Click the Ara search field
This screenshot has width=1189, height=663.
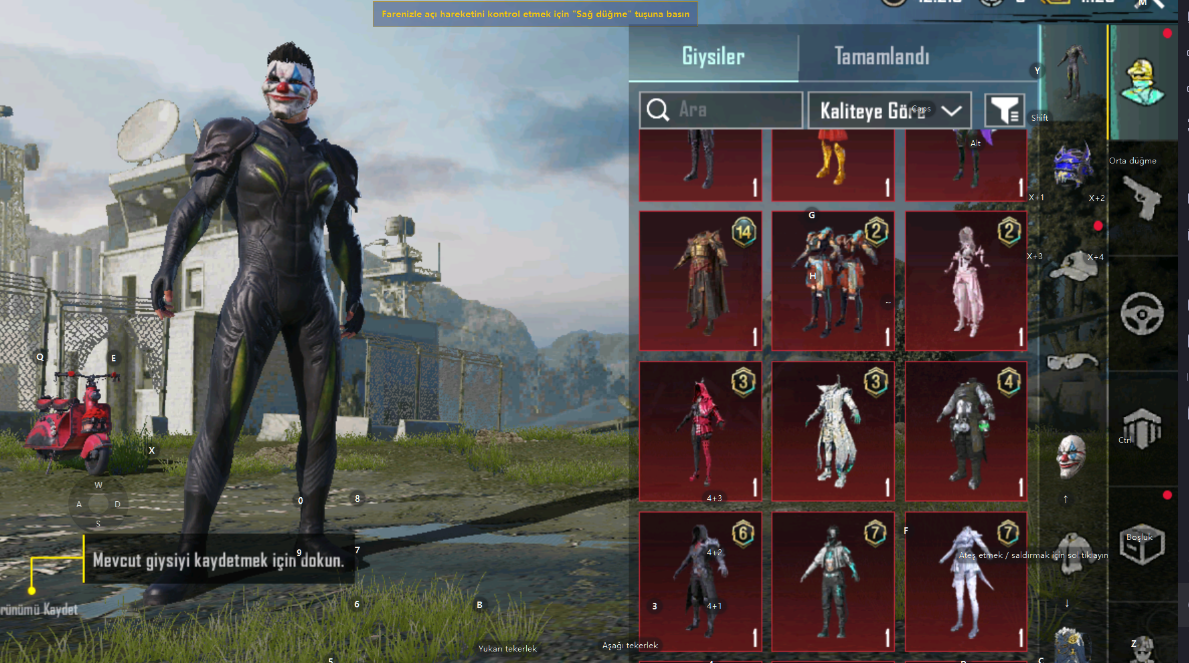(721, 110)
